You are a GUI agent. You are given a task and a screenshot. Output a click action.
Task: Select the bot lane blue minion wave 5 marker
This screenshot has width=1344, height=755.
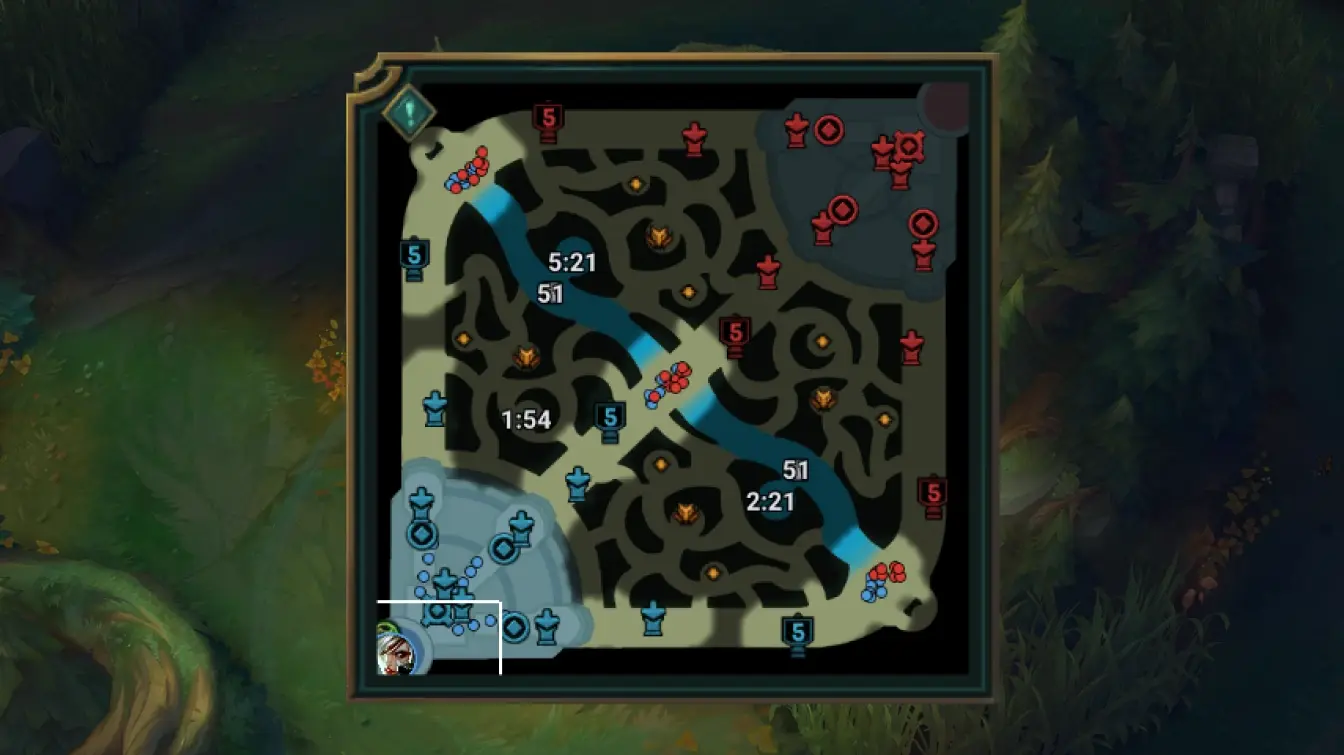[x=796, y=630]
